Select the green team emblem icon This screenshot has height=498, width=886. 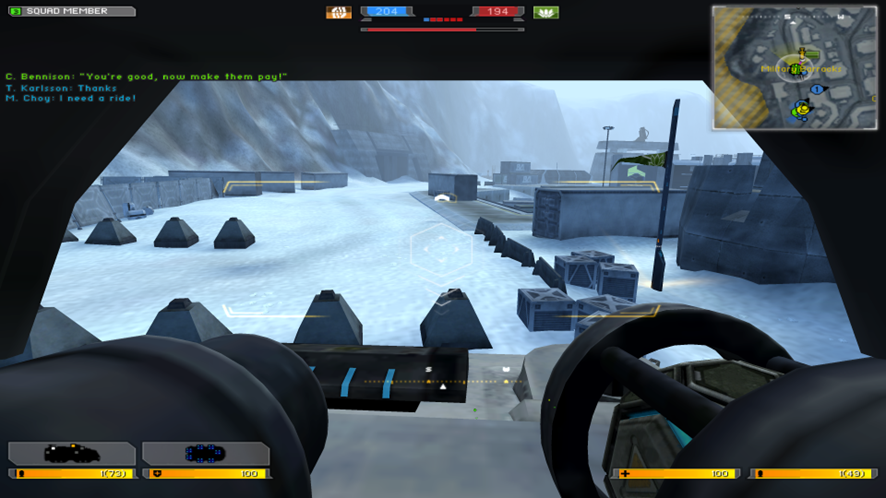pos(546,13)
